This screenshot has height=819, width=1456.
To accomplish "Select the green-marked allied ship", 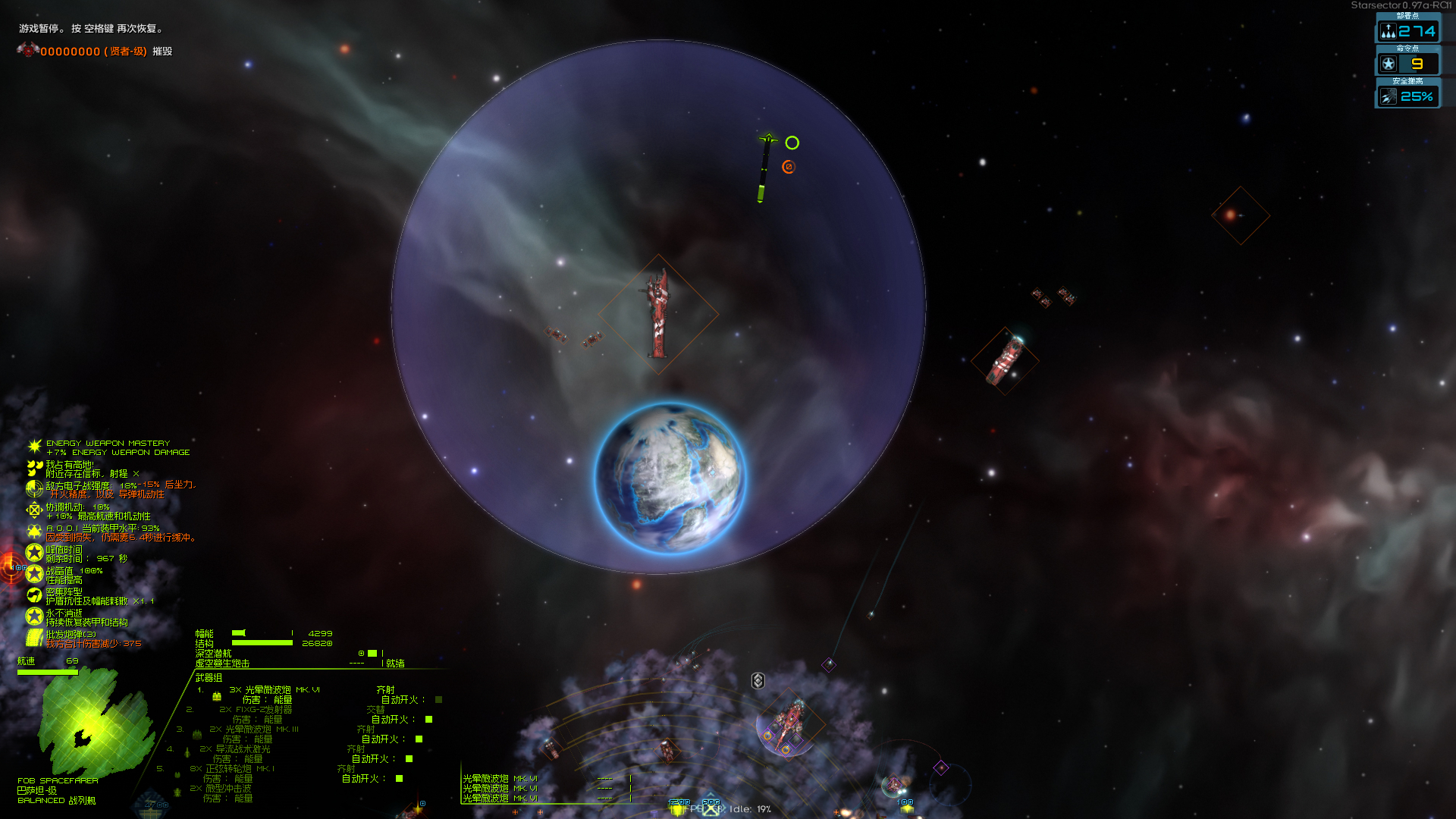I will click(x=764, y=168).
